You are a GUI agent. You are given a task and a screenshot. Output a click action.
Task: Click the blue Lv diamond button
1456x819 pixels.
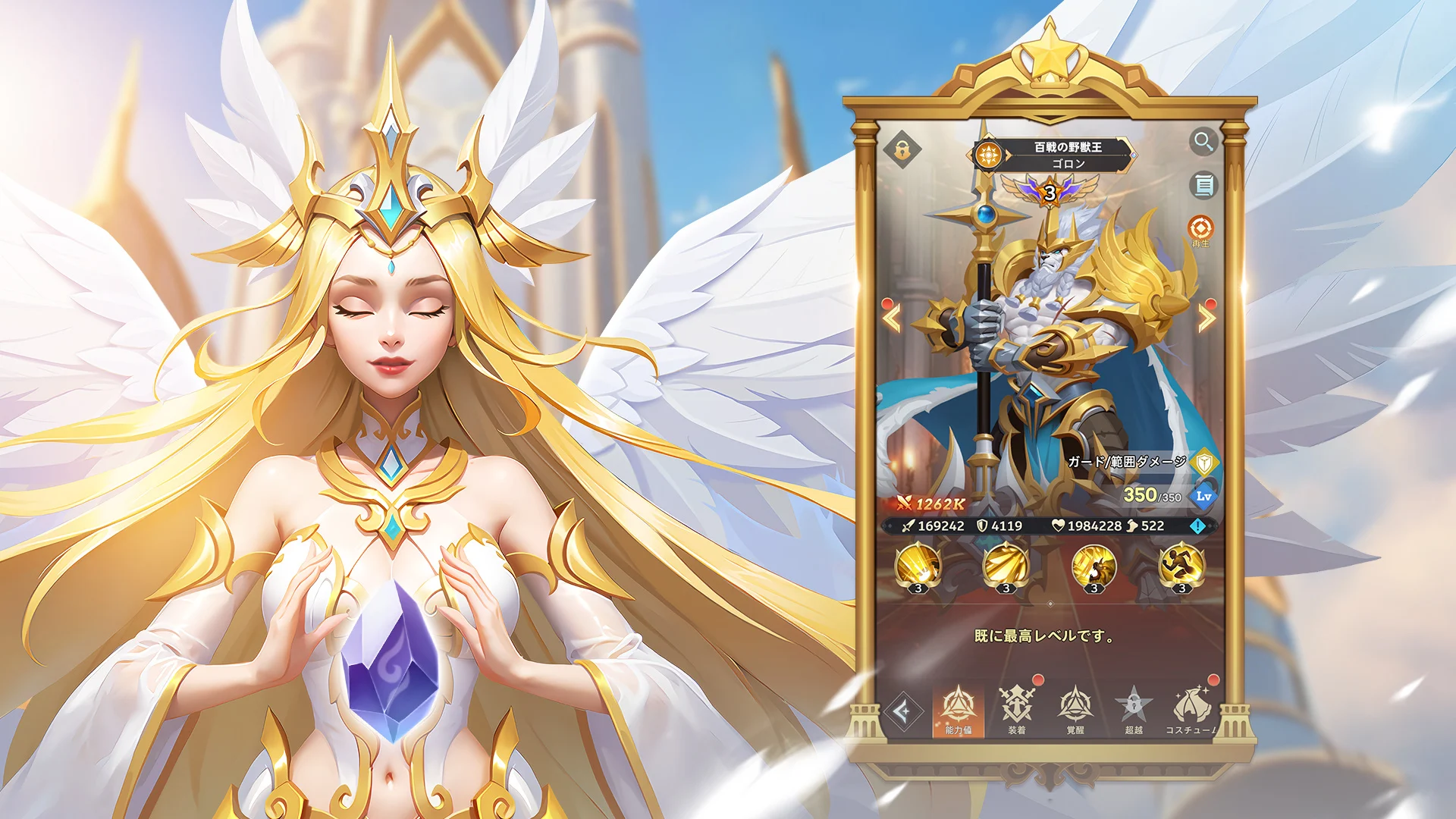click(1203, 496)
